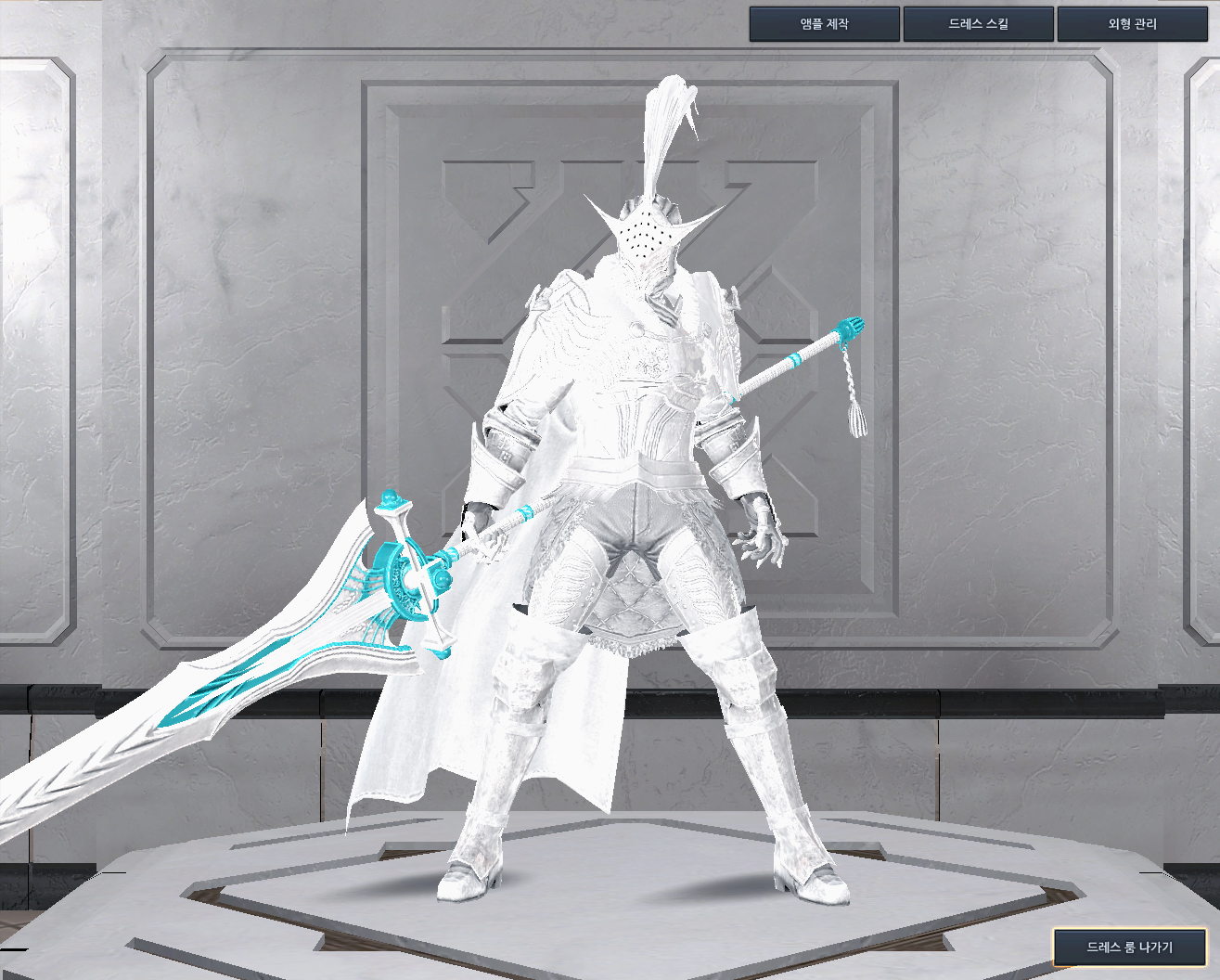Open 외형 관리 appearance management

[1132, 24]
